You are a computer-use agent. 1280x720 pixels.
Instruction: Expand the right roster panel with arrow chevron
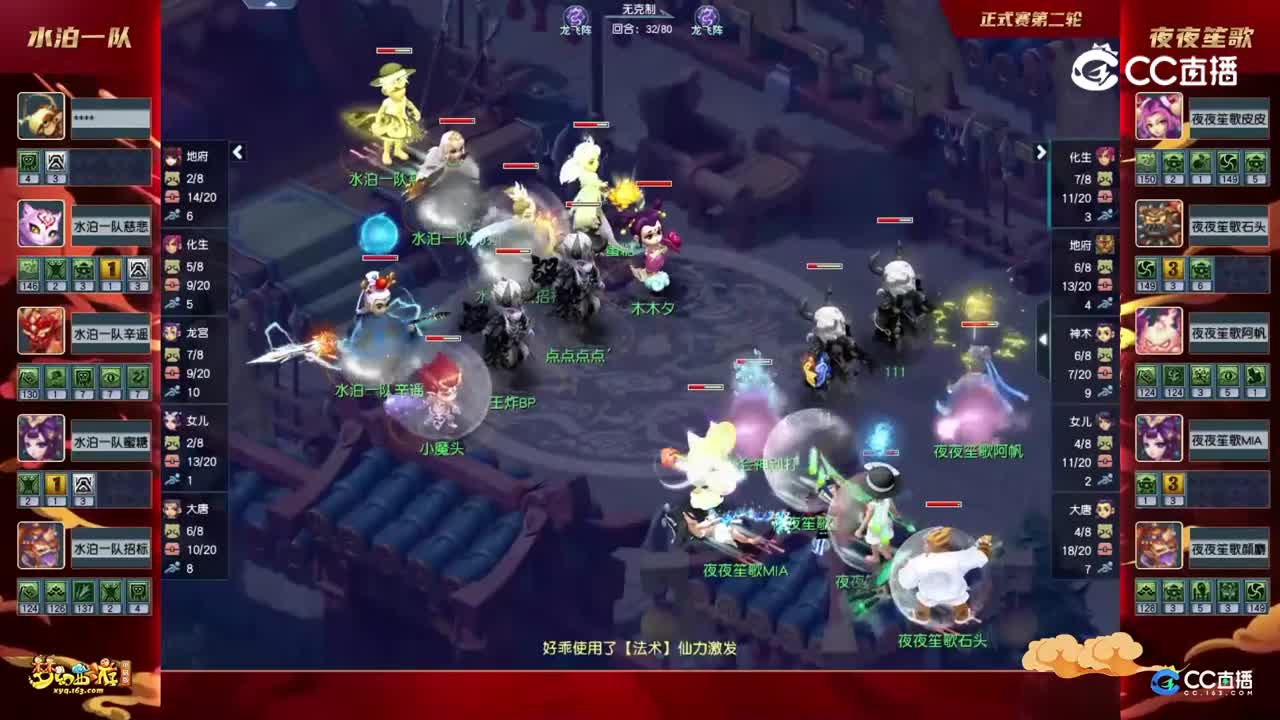[1040, 153]
